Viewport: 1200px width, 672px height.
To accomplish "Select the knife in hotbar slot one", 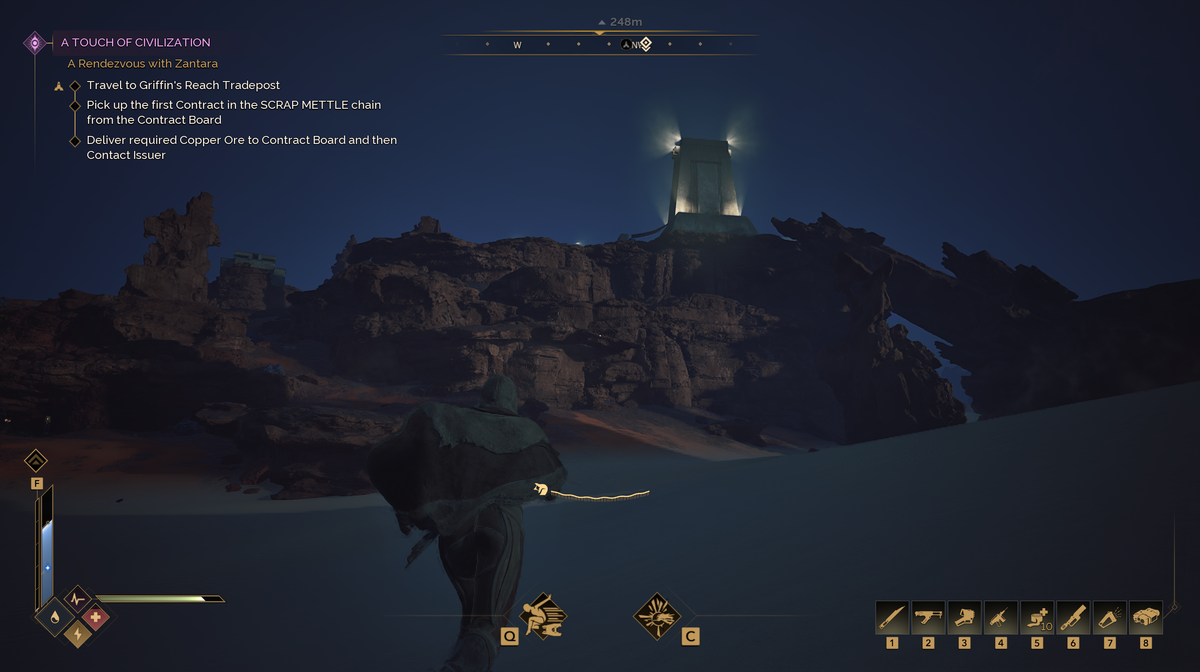I will (892, 617).
